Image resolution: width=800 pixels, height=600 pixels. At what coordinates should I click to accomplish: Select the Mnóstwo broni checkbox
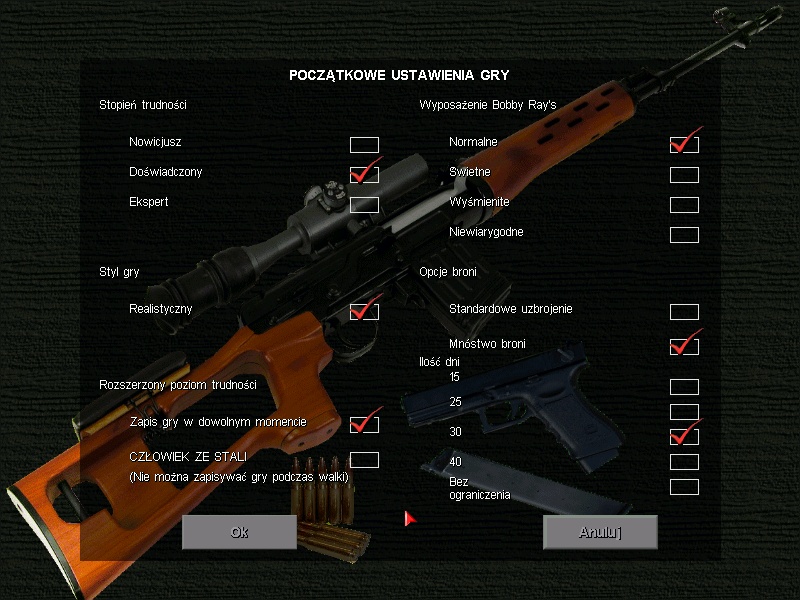pyautogui.click(x=684, y=347)
